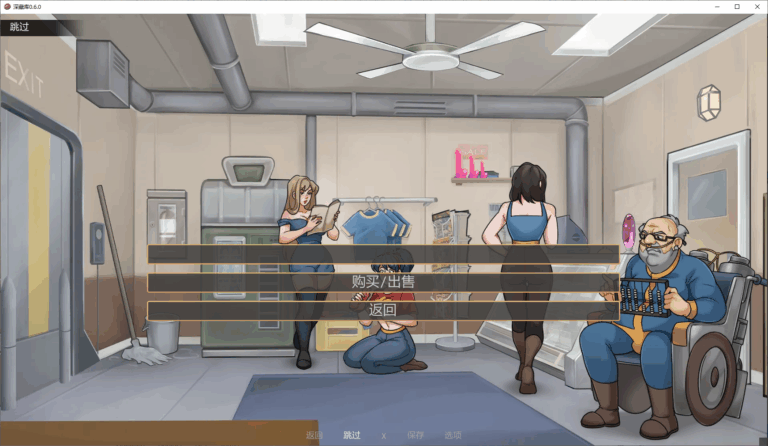Screen dimensions: 768x446
Task: Close the game window
Action: click(756, 6)
